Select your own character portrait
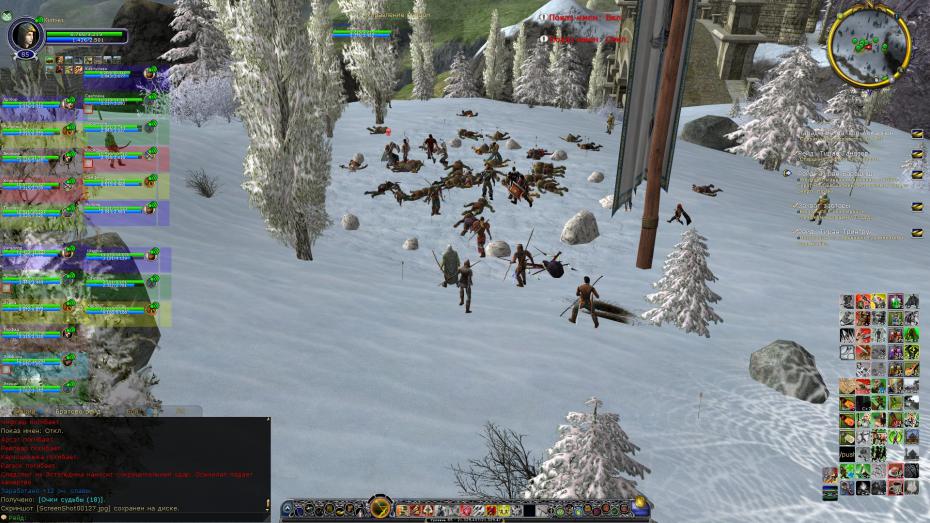This screenshot has height=523, width=930. (x=23, y=35)
